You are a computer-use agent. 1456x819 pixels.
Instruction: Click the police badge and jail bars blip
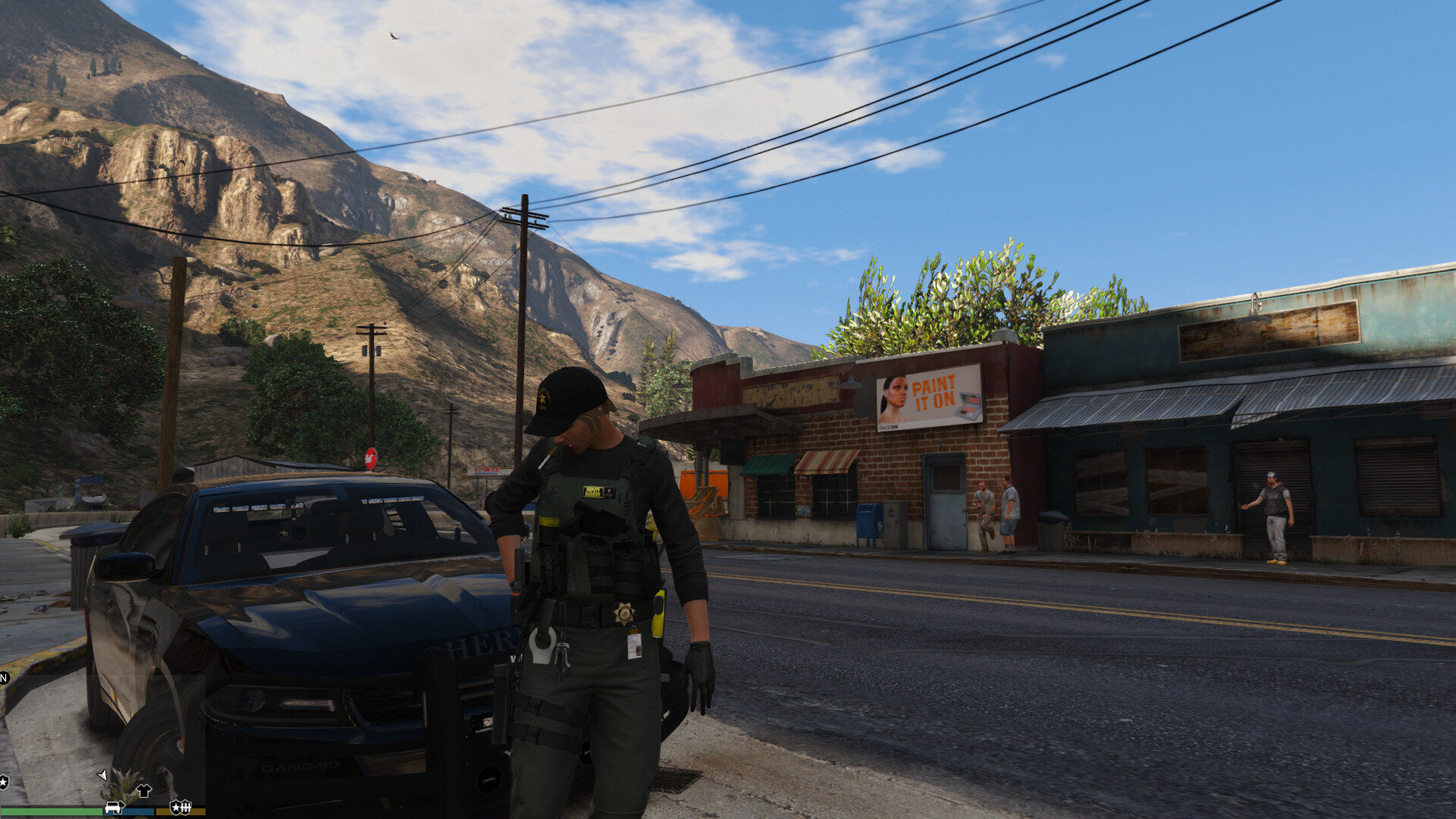point(180,807)
